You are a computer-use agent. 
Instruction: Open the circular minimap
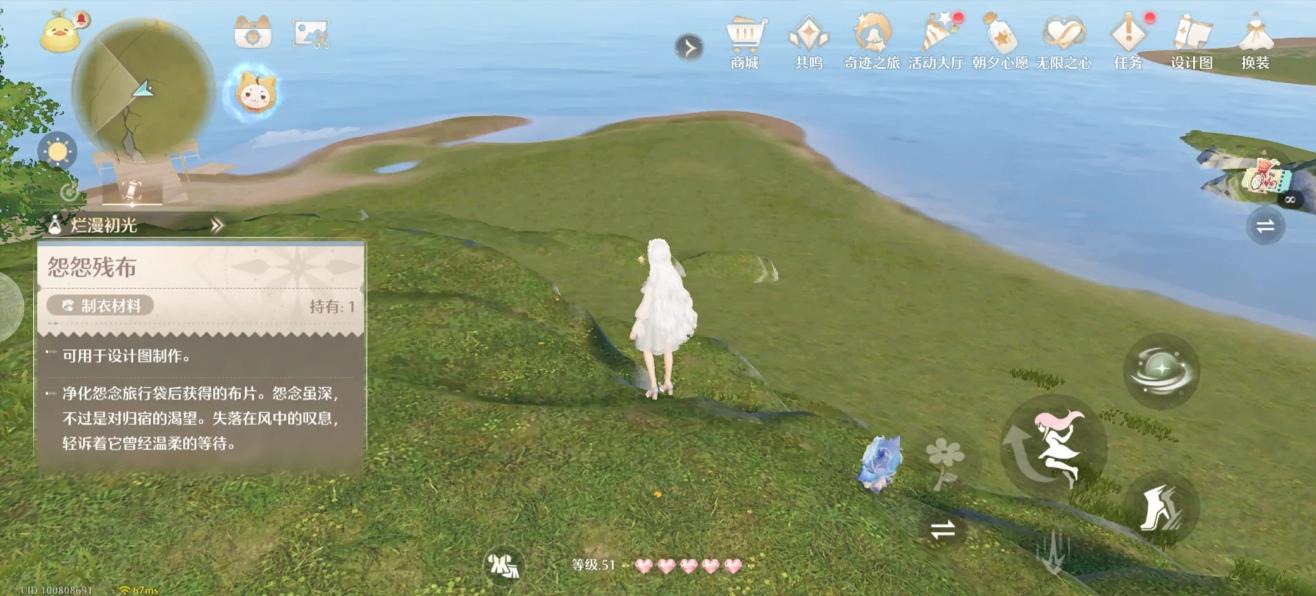(144, 88)
